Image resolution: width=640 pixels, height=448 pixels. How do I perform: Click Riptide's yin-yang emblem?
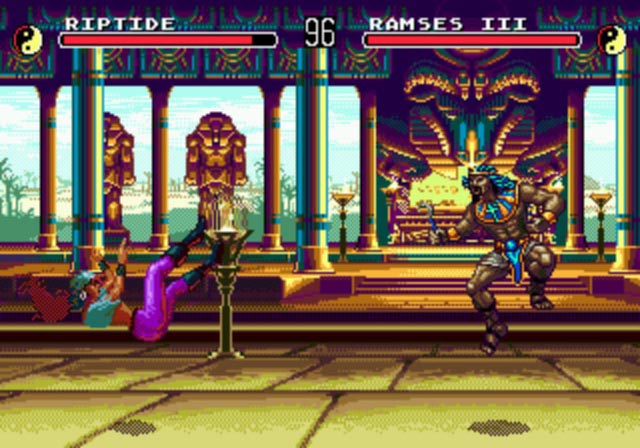click(27, 40)
